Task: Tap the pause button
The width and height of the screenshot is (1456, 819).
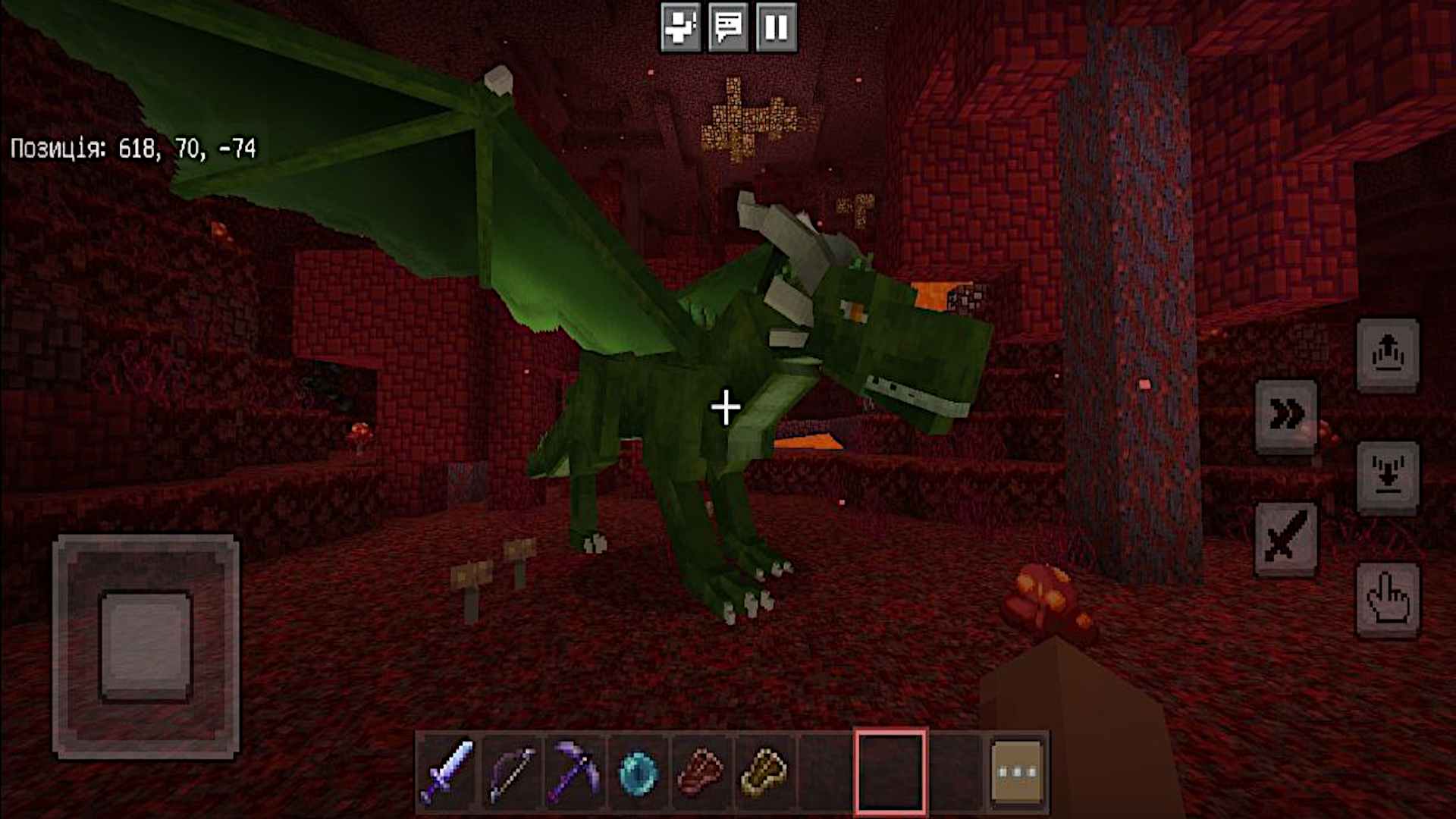Action: (x=773, y=28)
